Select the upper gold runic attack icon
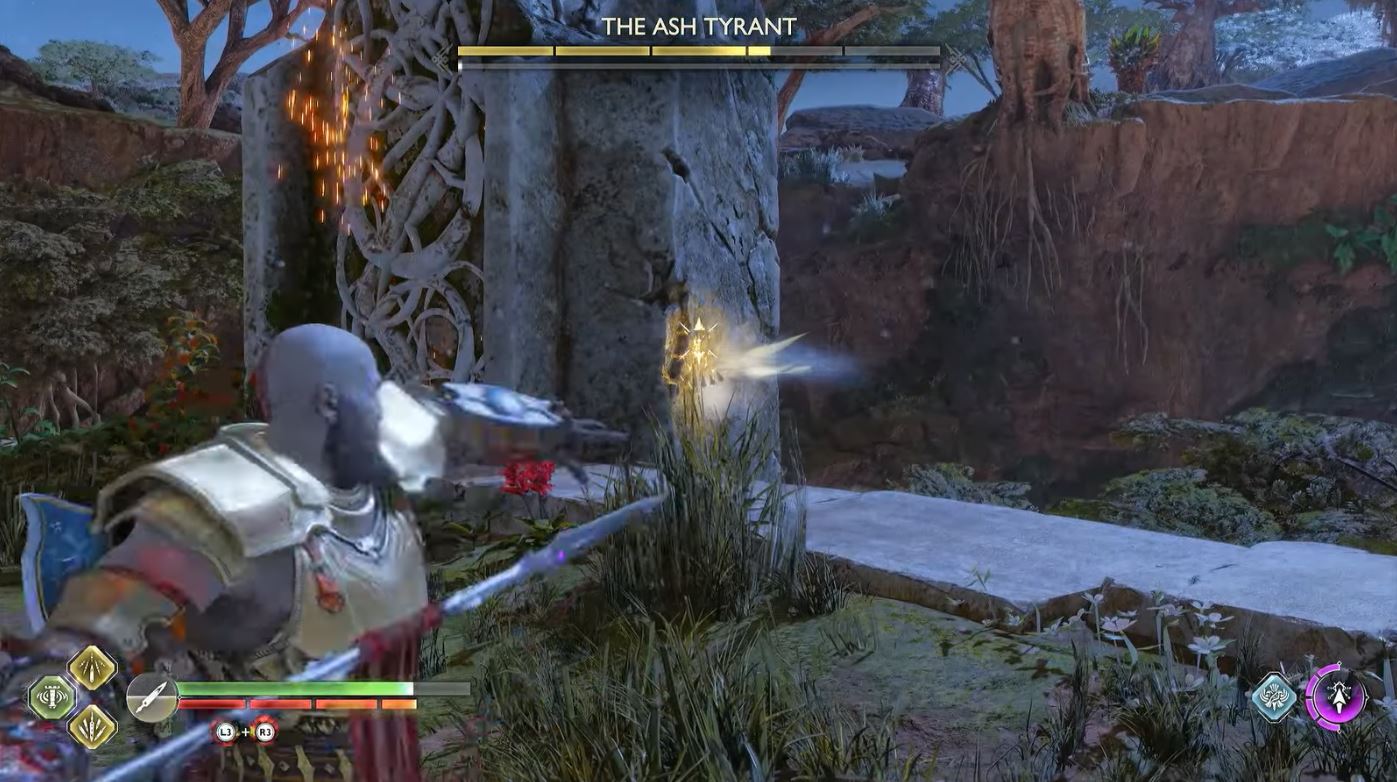Image resolution: width=1397 pixels, height=782 pixels. click(92, 667)
